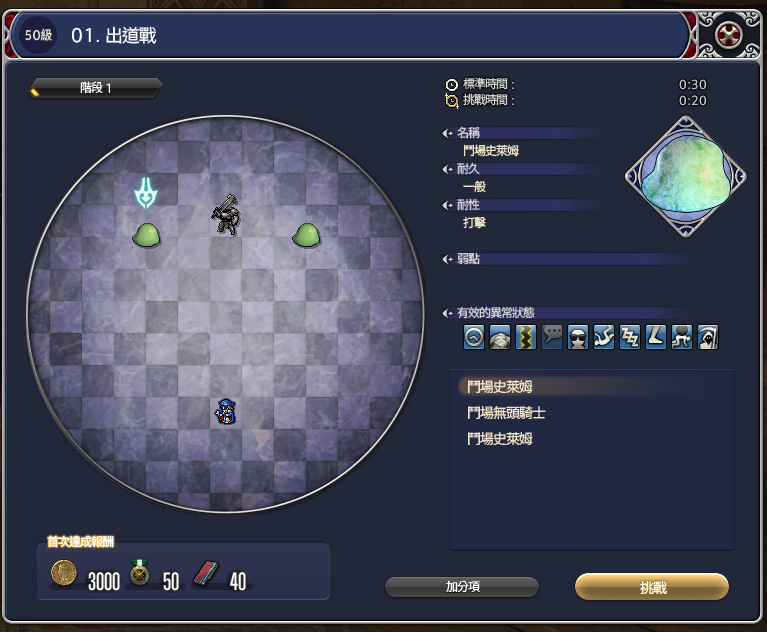767x632 pixels.
Task: Click the 階段 1 stage tab
Action: (x=96, y=88)
